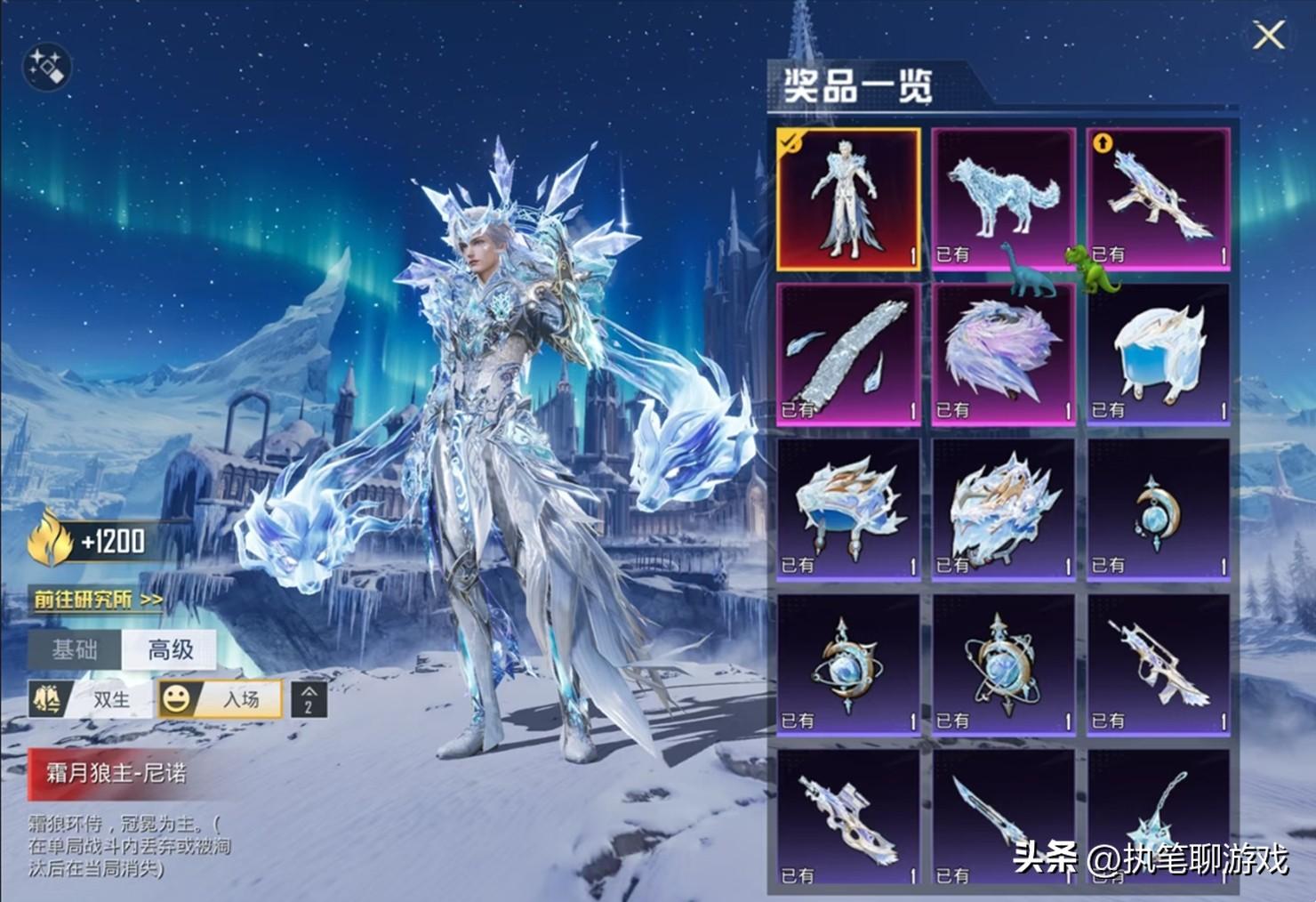The width and height of the screenshot is (1316, 902).
Task: Go to the research lab link
Action: pyautogui.click(x=98, y=600)
